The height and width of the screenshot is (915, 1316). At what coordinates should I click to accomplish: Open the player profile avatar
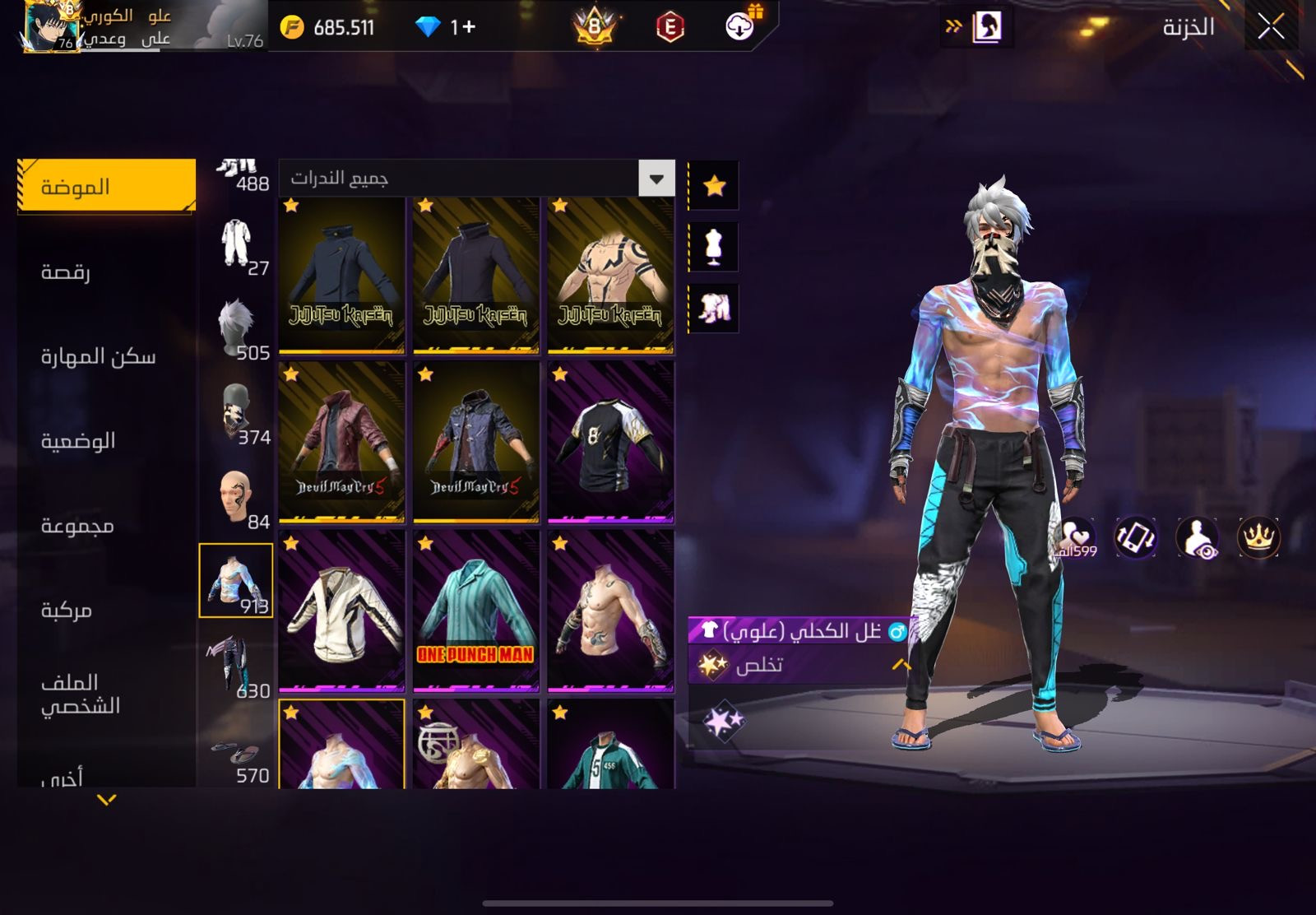[51, 27]
